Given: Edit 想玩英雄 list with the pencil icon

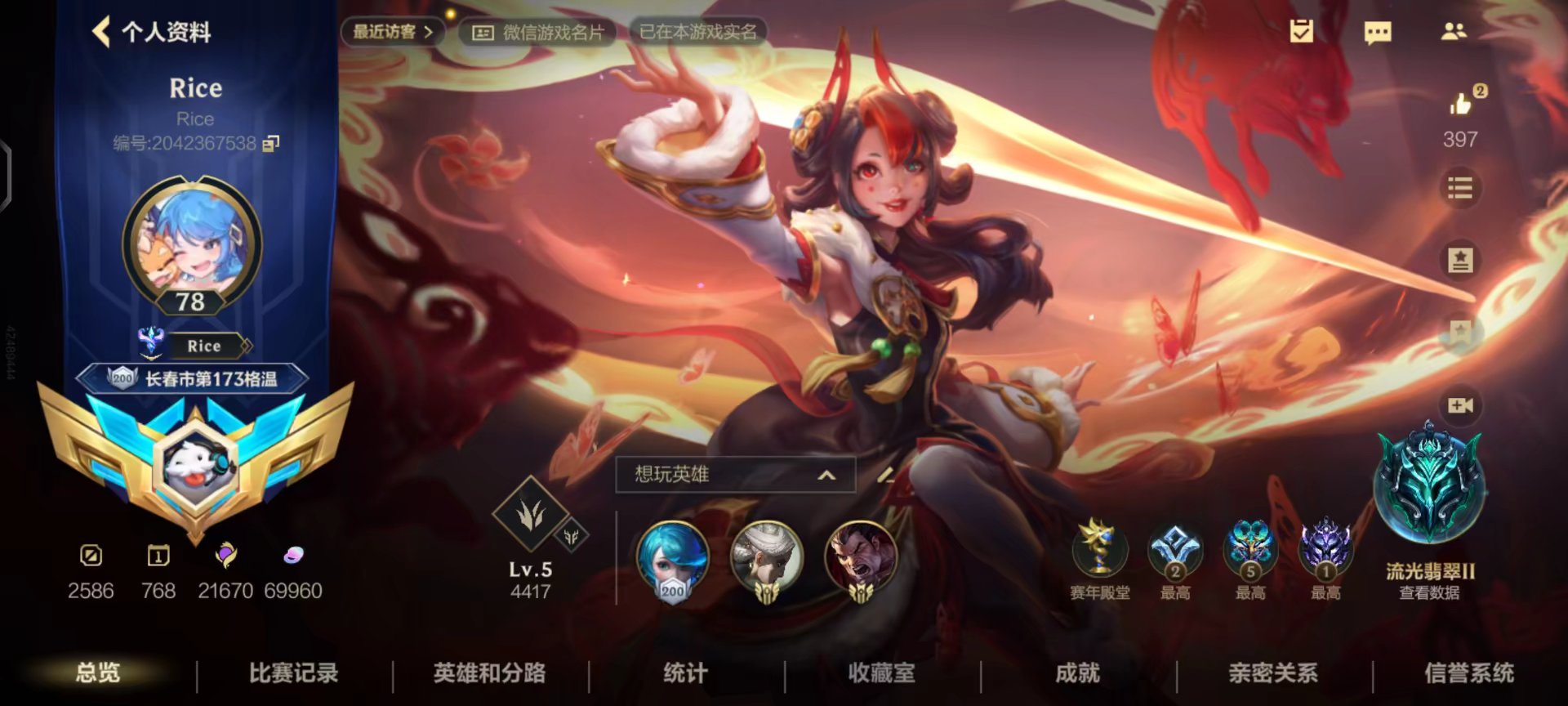Looking at the screenshot, I should (x=884, y=474).
